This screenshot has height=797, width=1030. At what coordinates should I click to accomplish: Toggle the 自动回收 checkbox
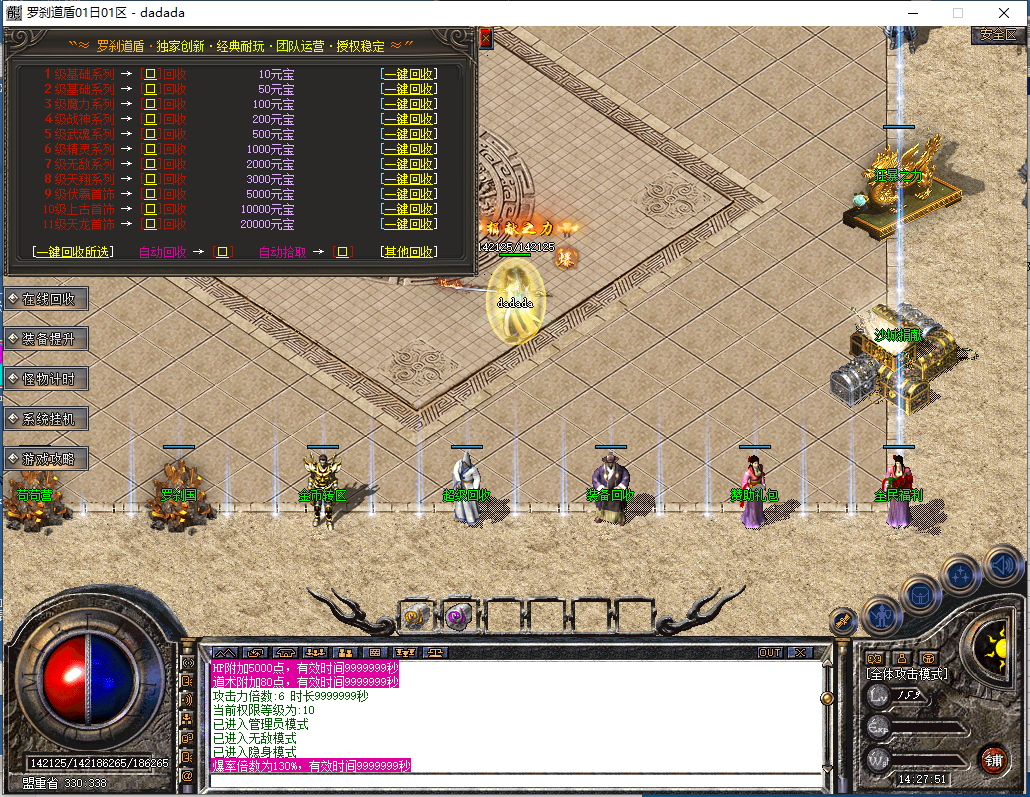pos(224,252)
